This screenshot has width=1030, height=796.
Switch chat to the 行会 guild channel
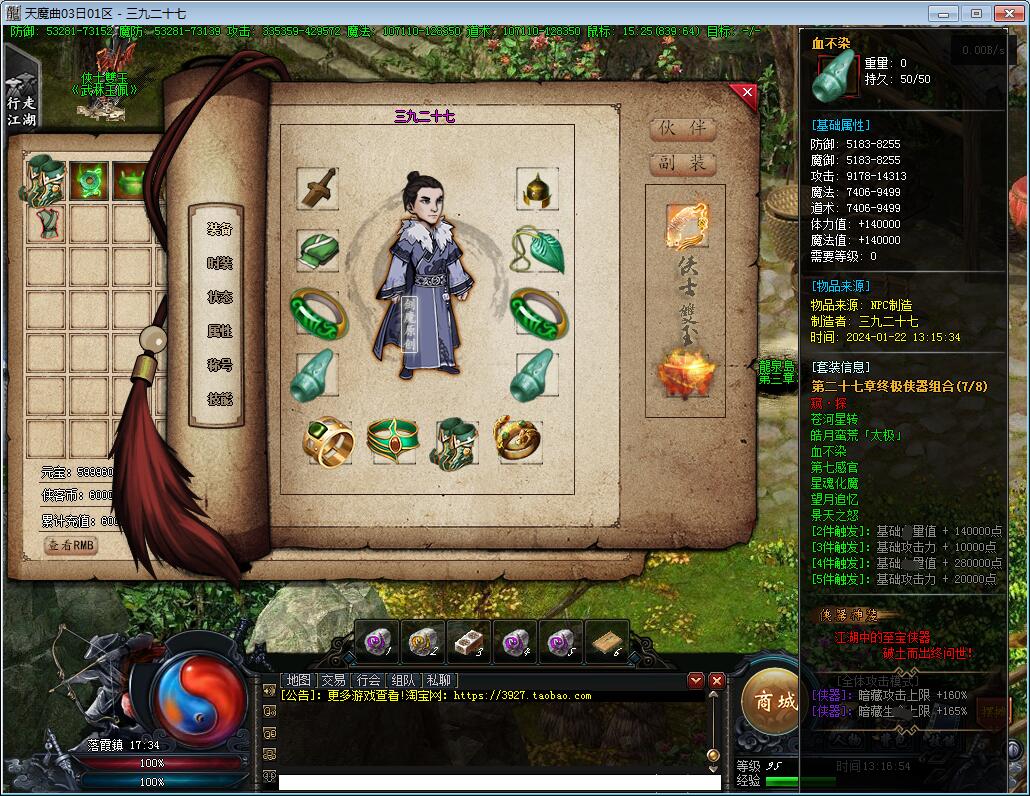[x=368, y=680]
